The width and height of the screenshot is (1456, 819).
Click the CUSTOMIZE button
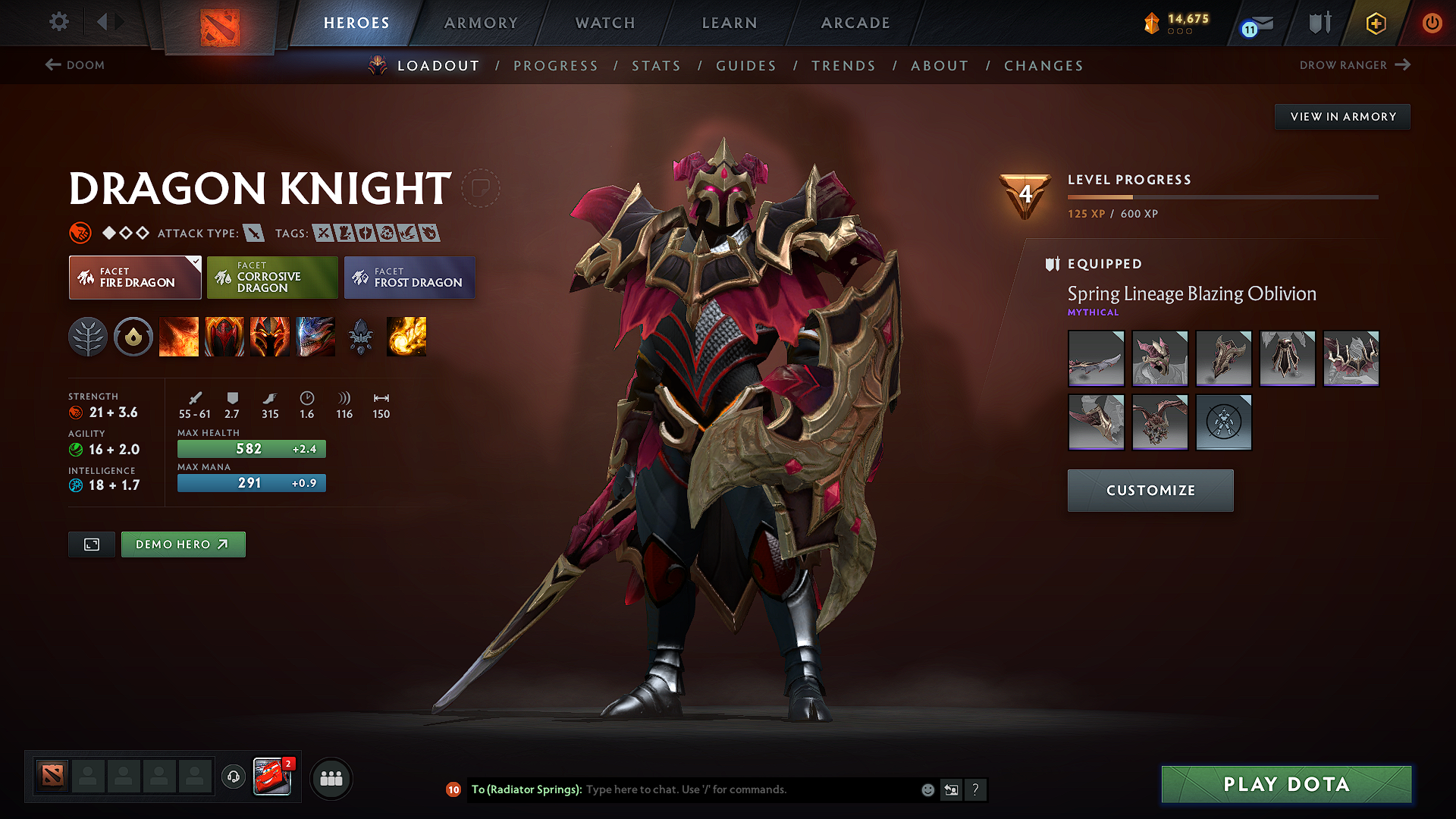(1150, 490)
